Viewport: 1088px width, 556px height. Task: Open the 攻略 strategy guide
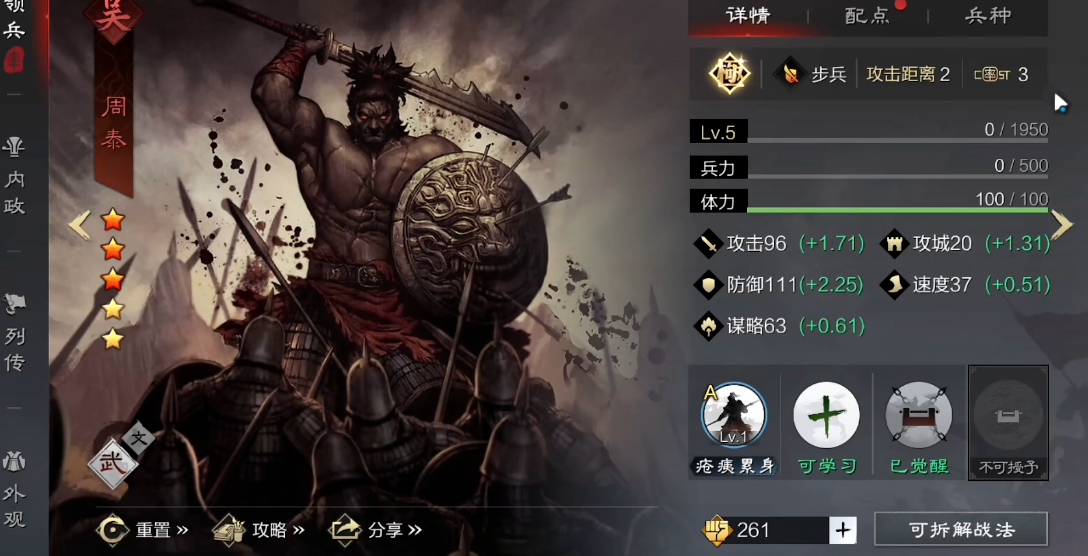[x=260, y=530]
